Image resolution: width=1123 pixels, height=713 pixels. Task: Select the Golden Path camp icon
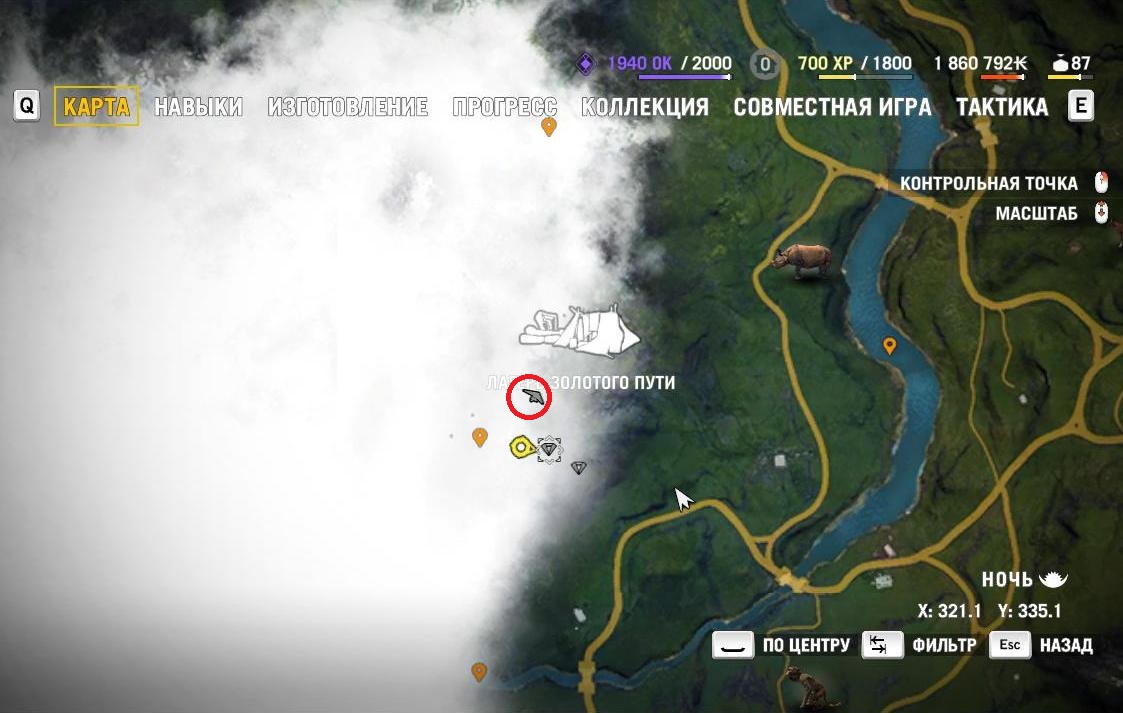click(x=579, y=332)
